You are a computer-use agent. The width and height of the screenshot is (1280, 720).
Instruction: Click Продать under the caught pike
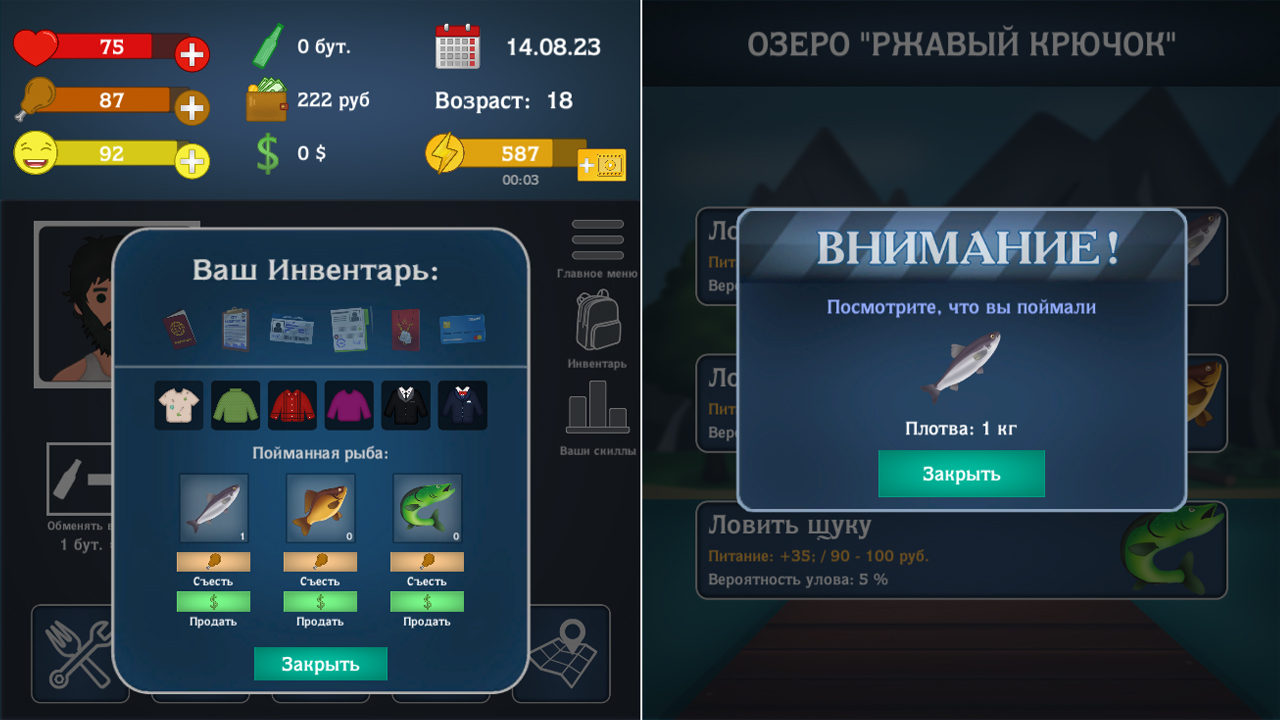[x=428, y=600]
